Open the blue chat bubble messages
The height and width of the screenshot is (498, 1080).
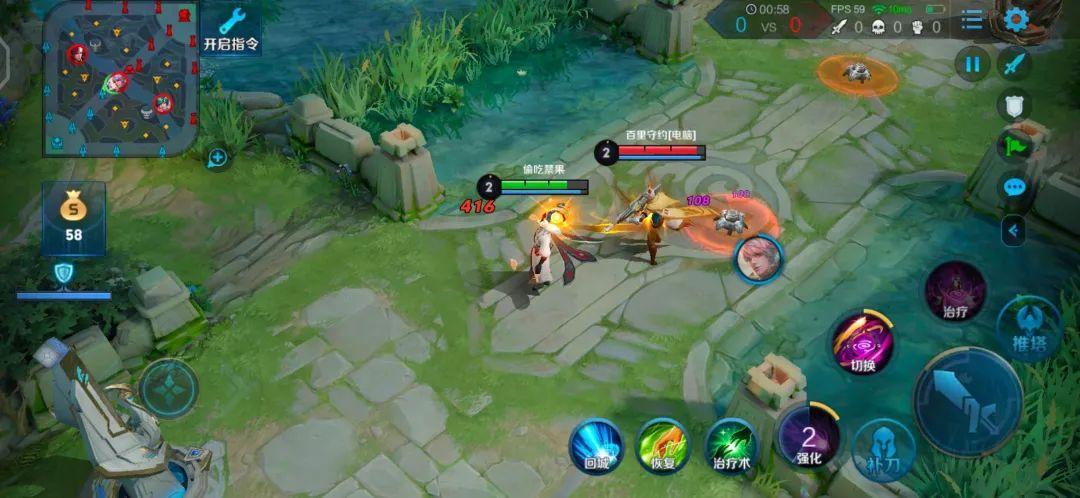coord(1014,187)
